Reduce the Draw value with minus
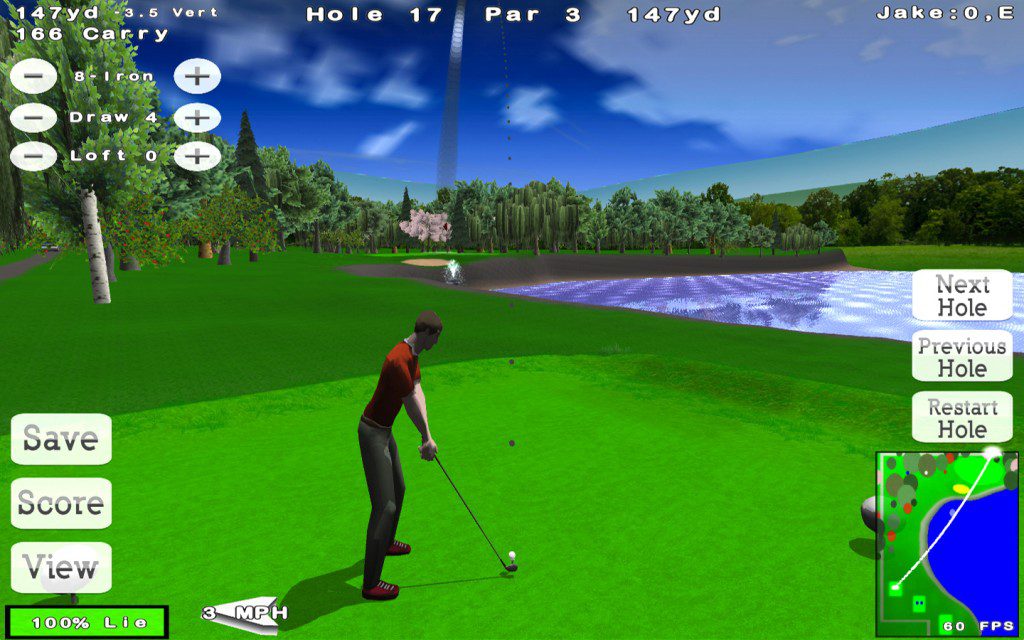The height and width of the screenshot is (640, 1024). pyautogui.click(x=33, y=117)
